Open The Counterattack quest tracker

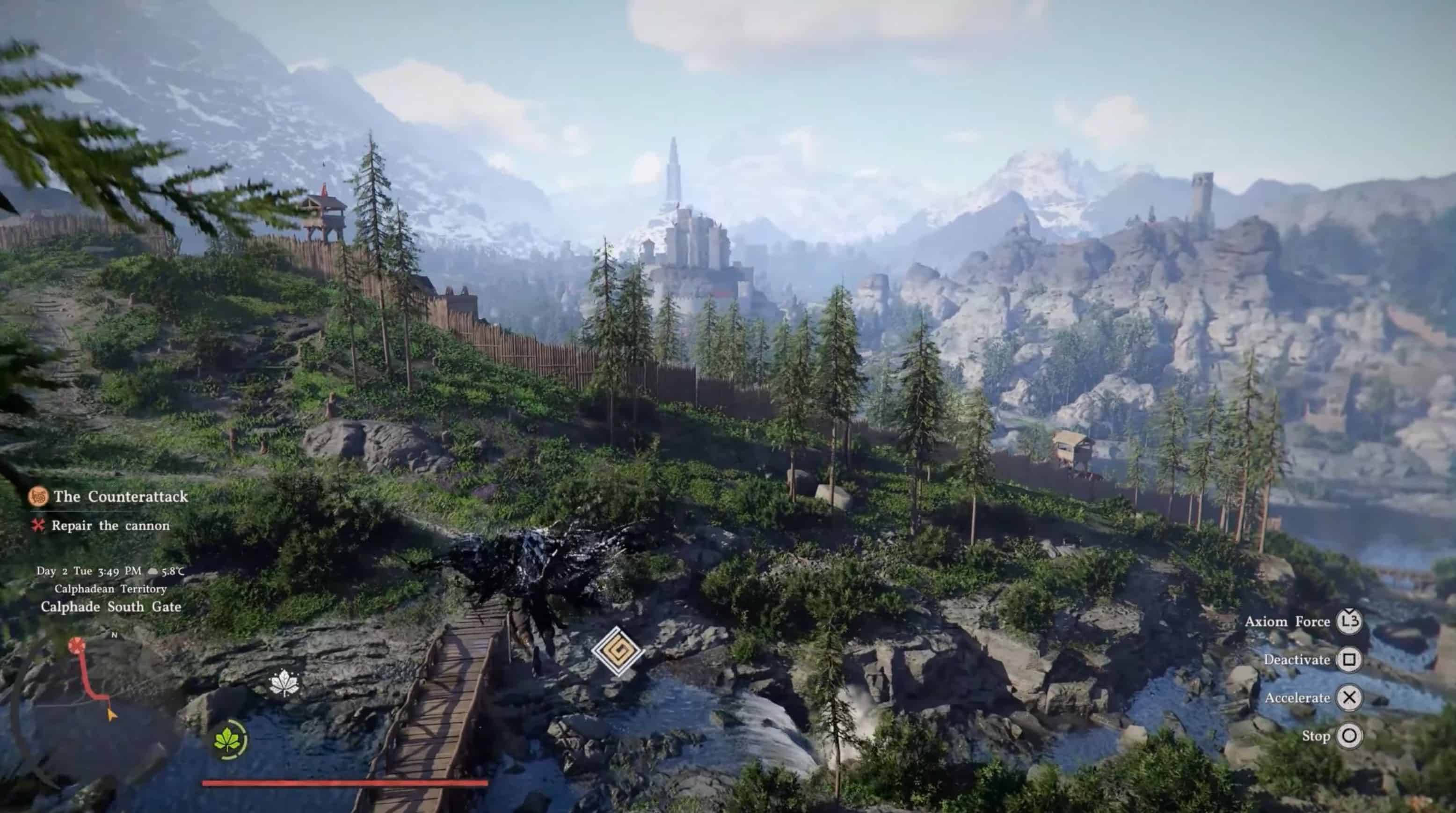pyautogui.click(x=120, y=497)
